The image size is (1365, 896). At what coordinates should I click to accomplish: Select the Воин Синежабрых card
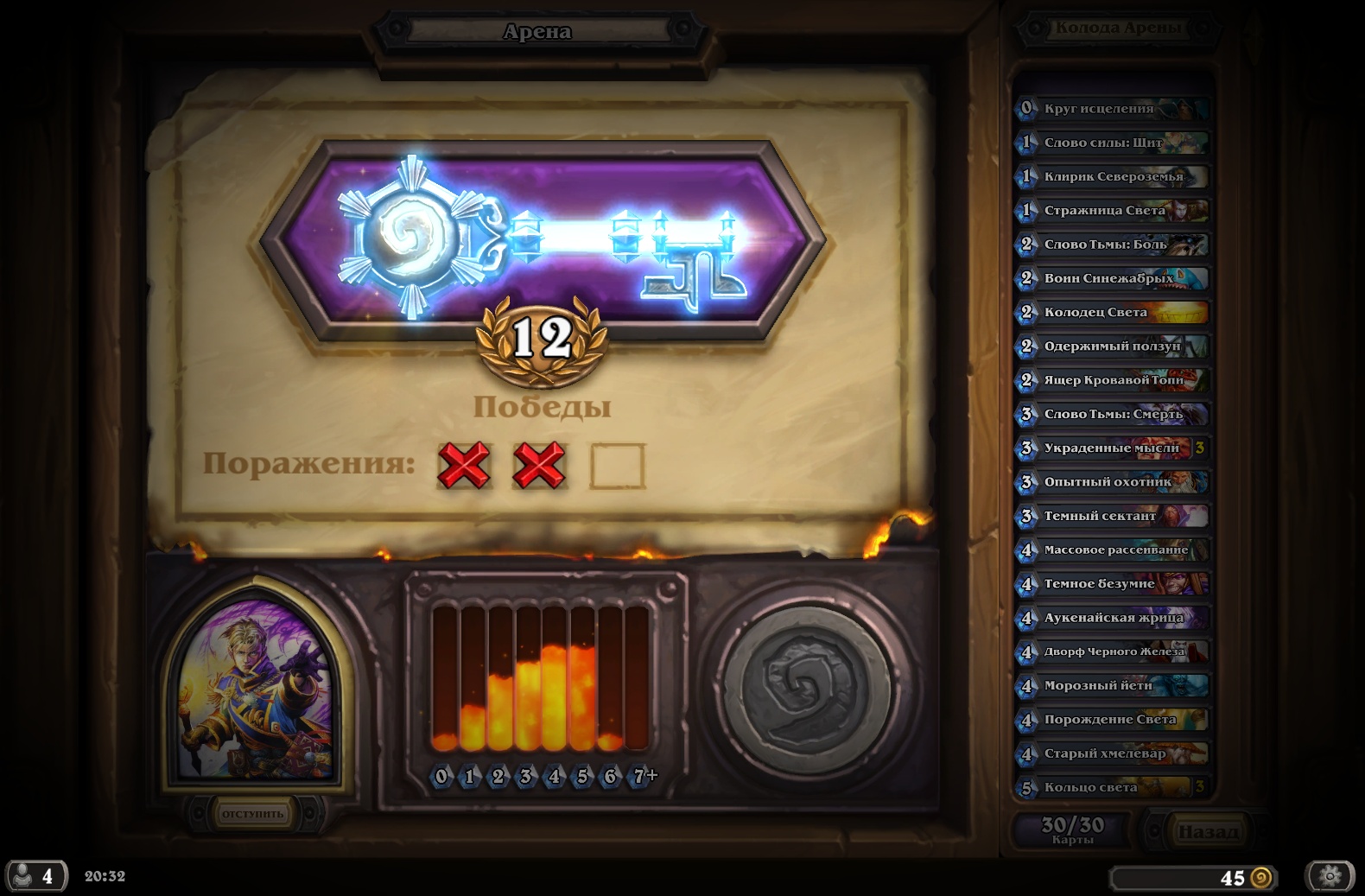[x=1112, y=278]
